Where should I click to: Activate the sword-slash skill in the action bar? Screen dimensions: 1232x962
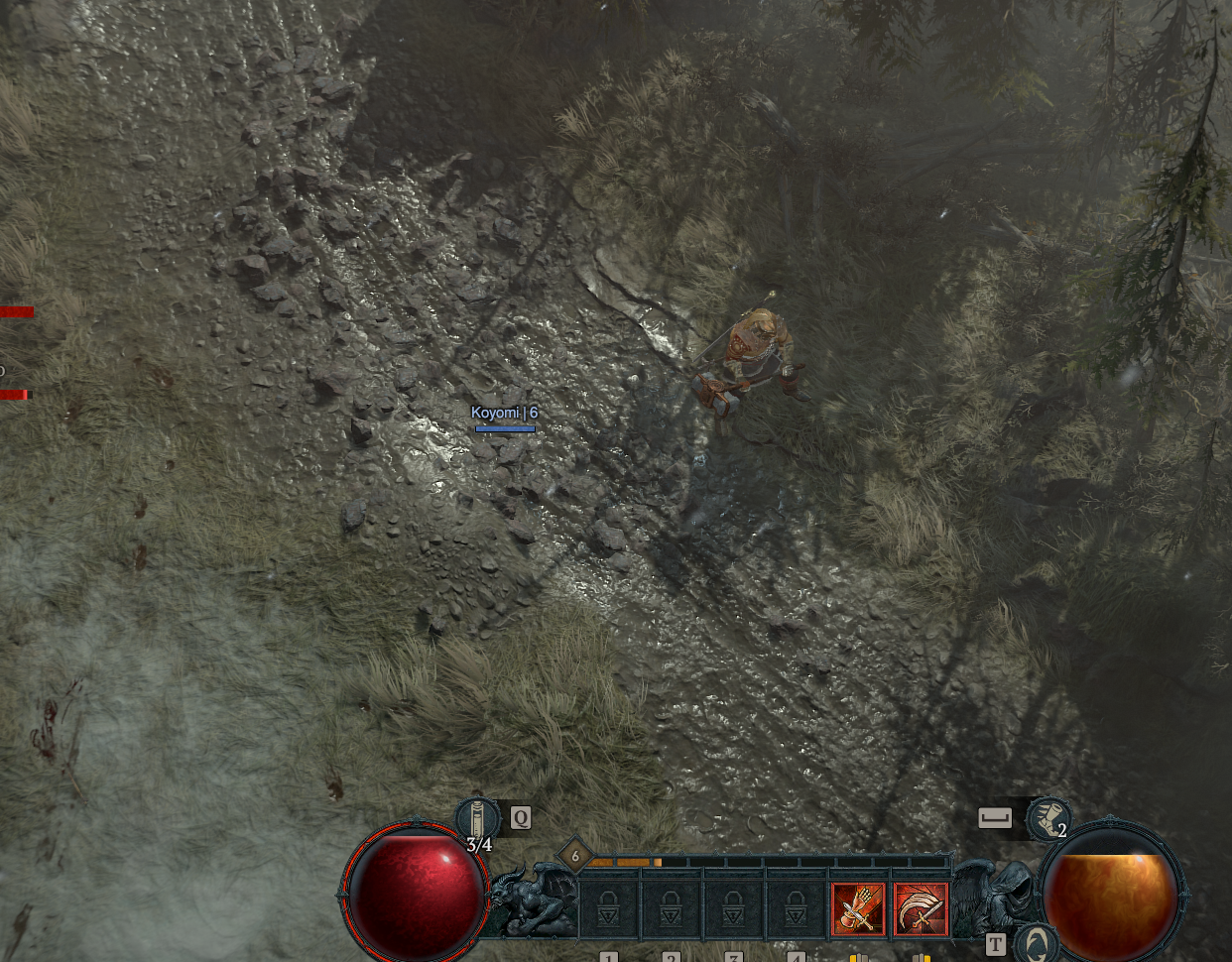pos(921,909)
